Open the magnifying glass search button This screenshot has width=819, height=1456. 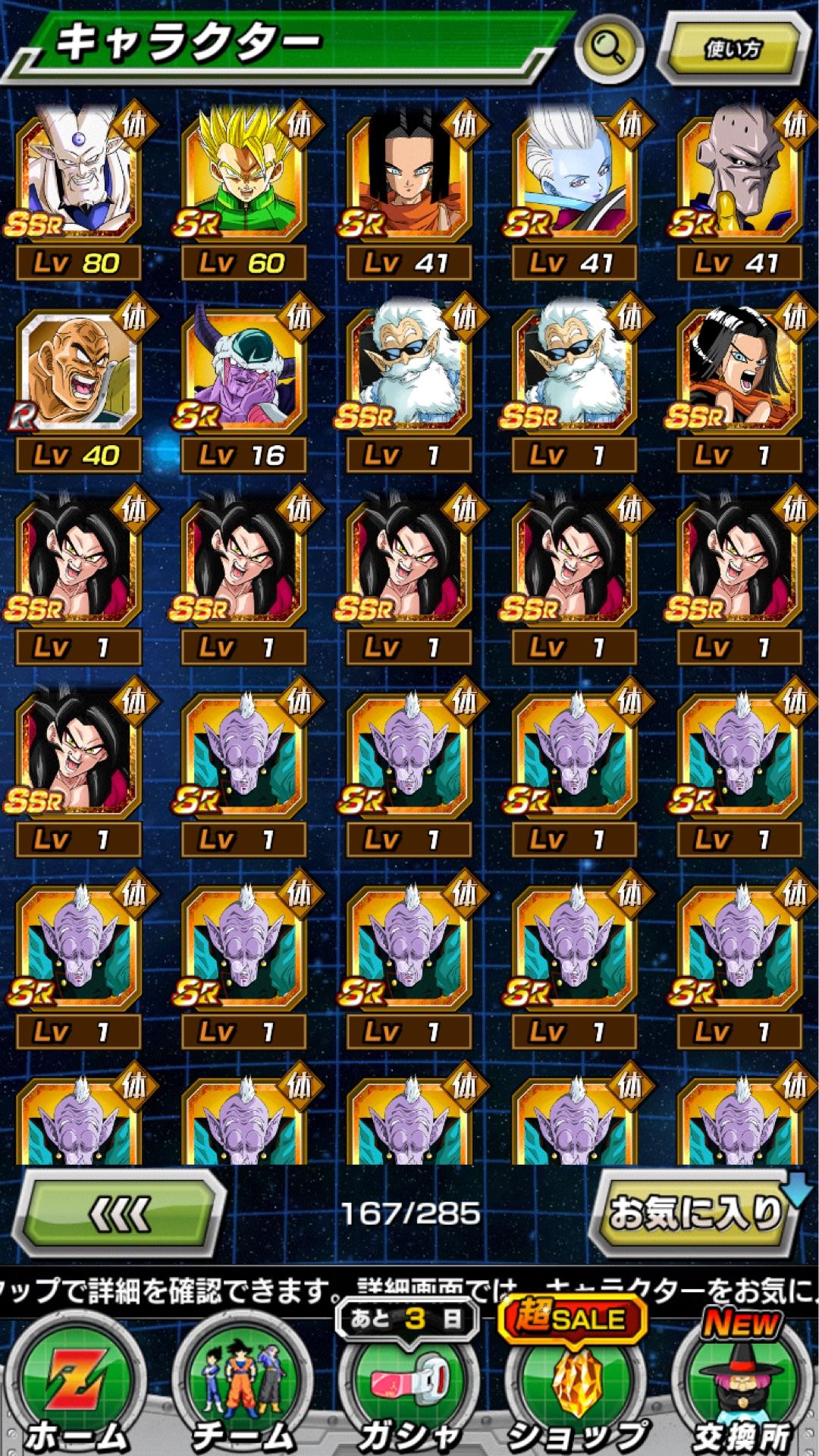[x=607, y=49]
